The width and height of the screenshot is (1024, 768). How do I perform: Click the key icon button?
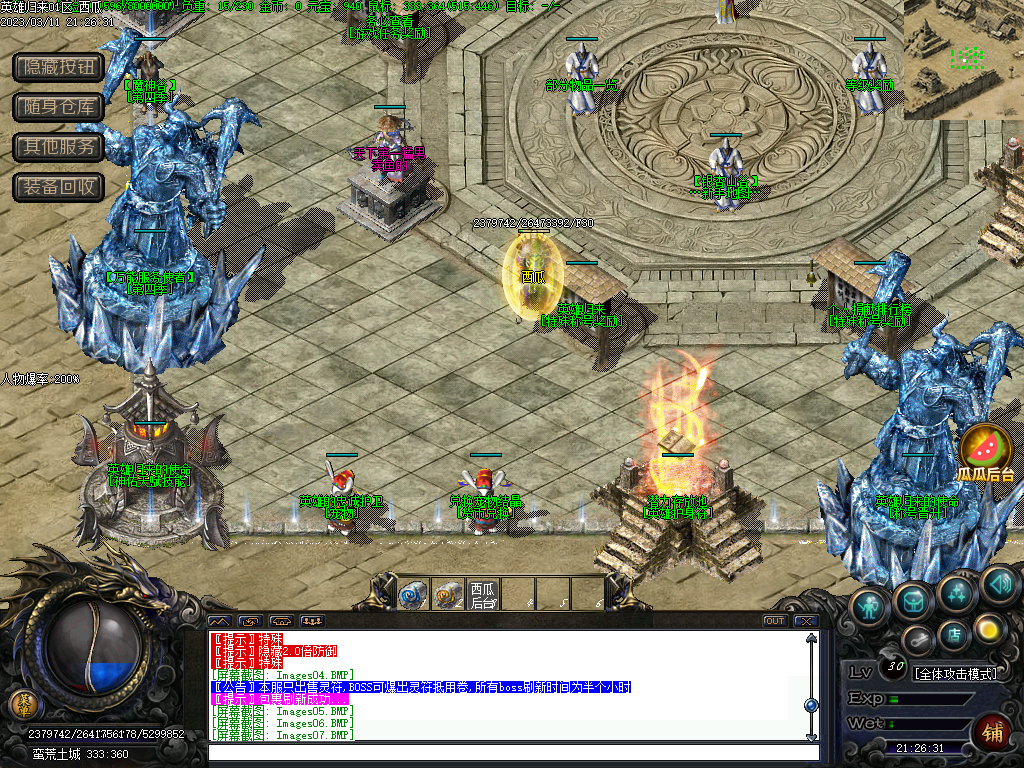[x=918, y=640]
